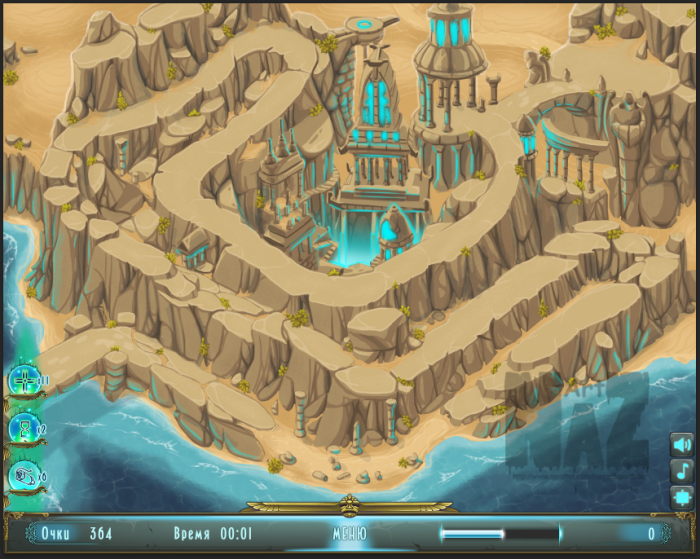Switch to fullscreen mode
The image size is (700, 559).
pos(682,495)
